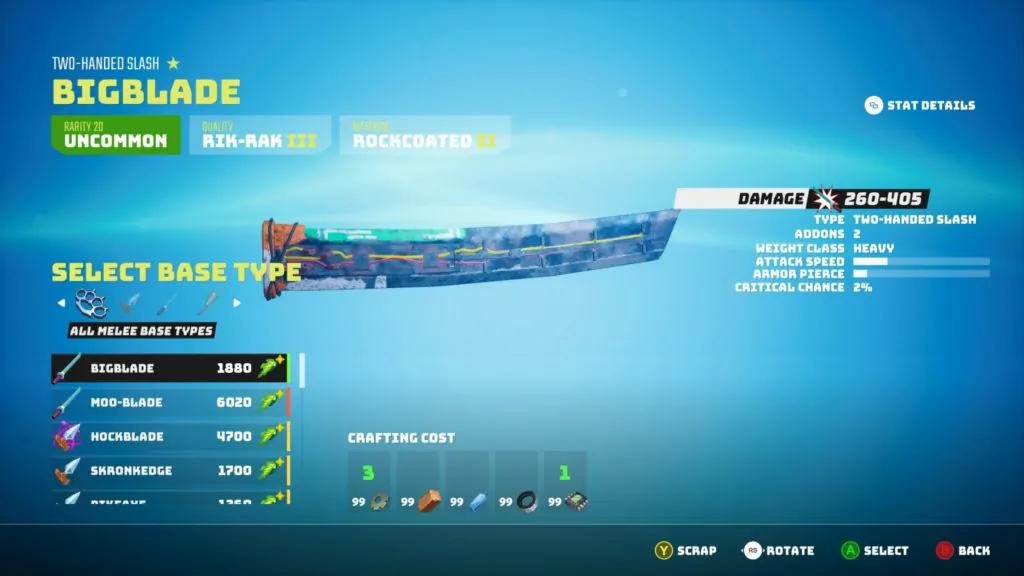Choose the brass knuckles category icon
The image size is (1024, 576).
[x=91, y=302]
